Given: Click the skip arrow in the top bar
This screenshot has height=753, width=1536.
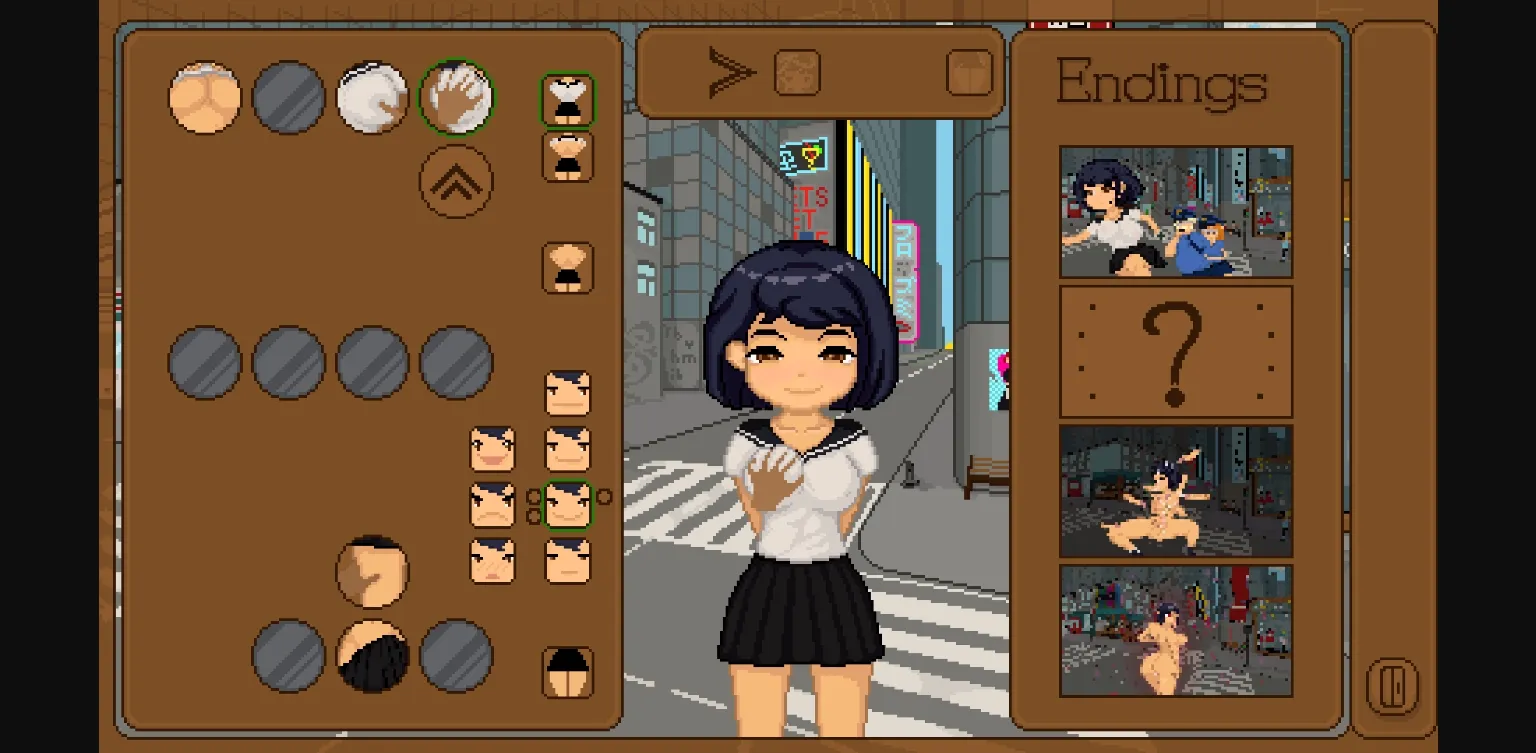Looking at the screenshot, I should (735, 70).
